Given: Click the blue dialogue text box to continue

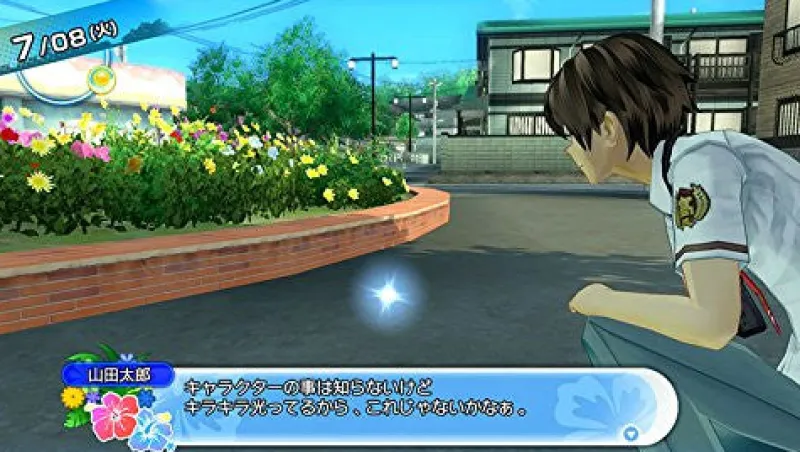Looking at the screenshot, I should [400, 405].
